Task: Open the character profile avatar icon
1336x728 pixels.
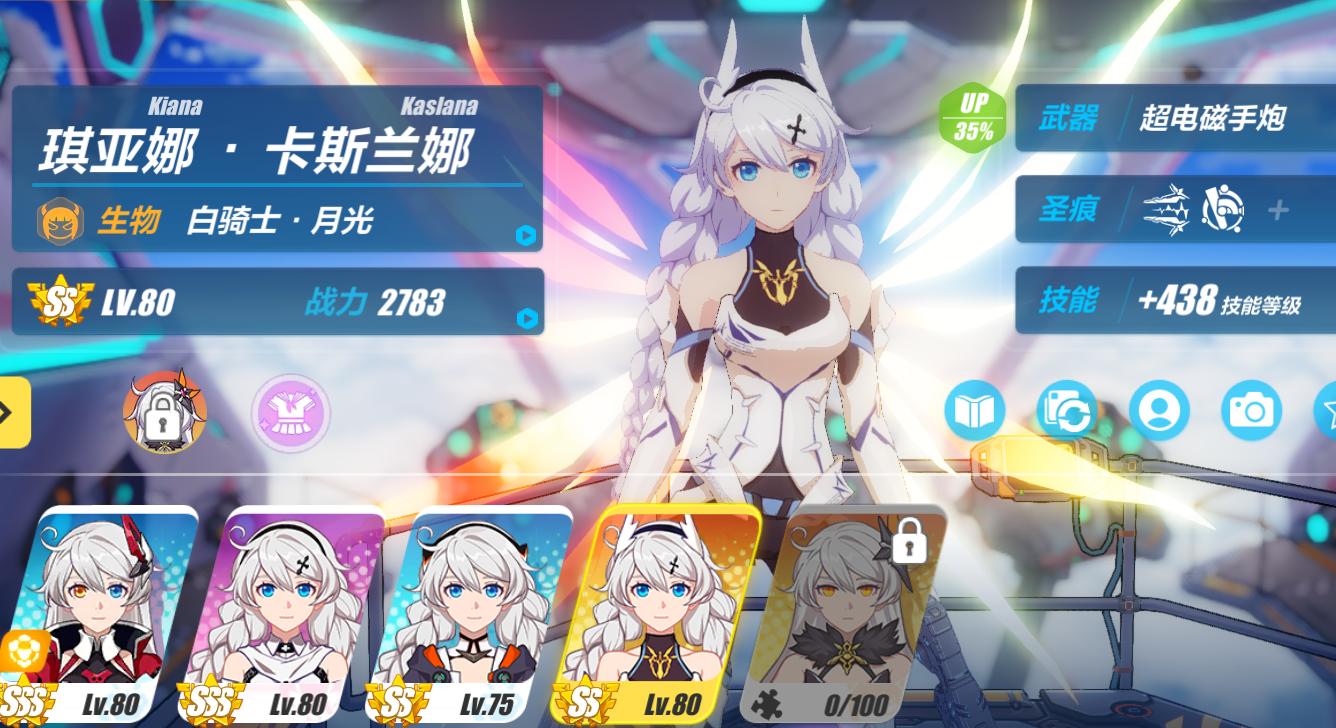Action: point(1160,410)
